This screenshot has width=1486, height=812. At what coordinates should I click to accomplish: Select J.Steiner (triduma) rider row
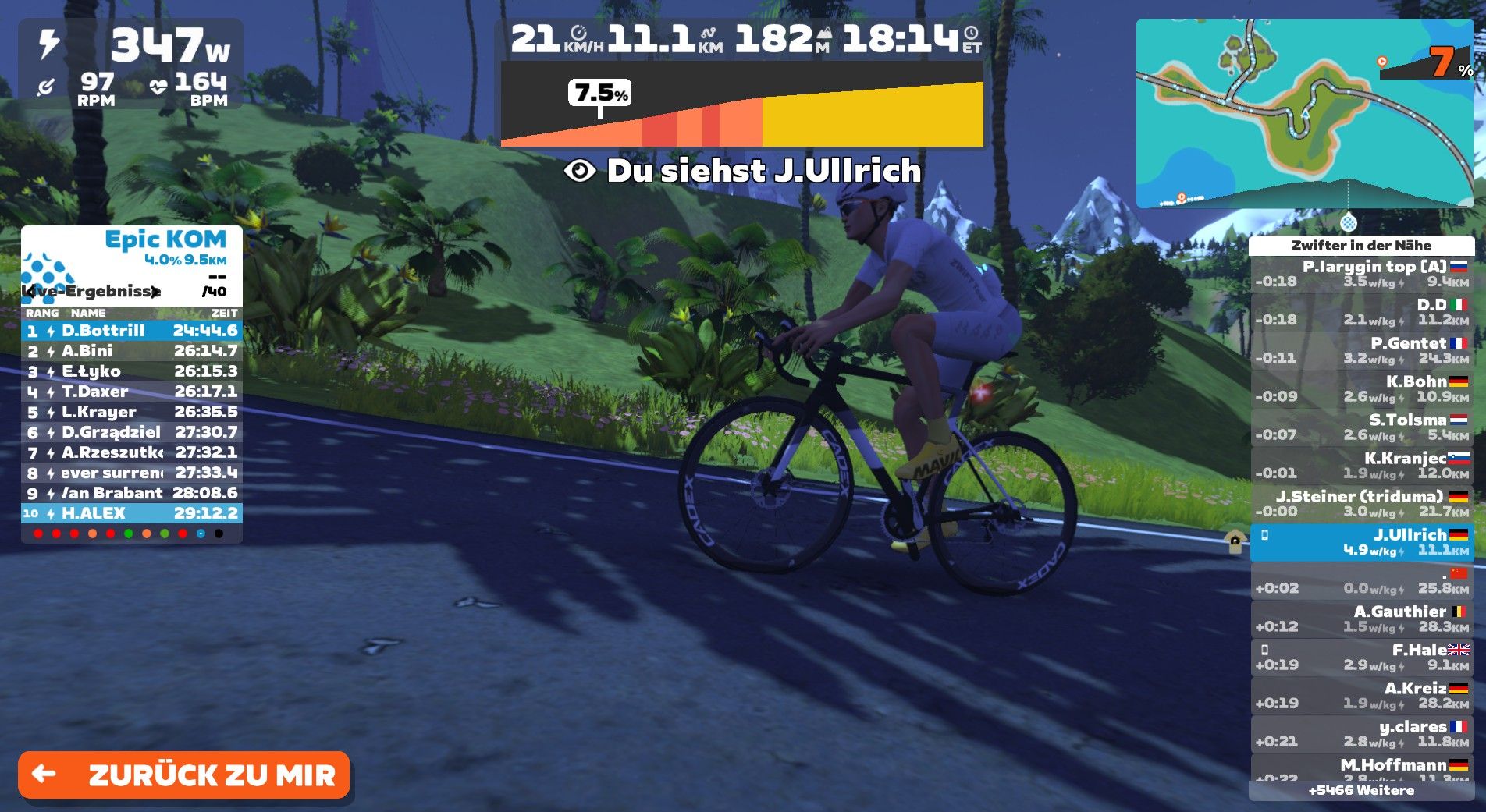(1361, 503)
